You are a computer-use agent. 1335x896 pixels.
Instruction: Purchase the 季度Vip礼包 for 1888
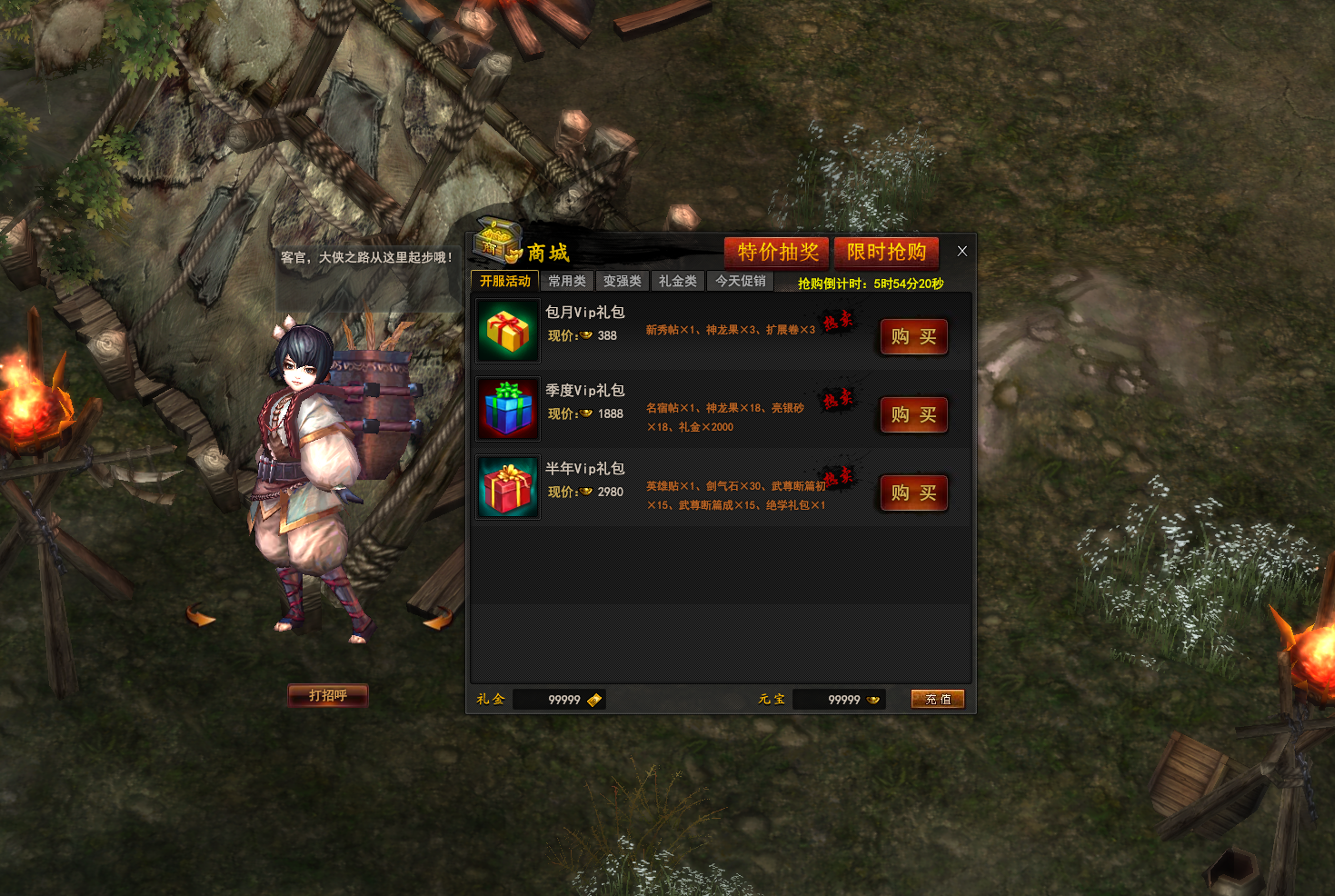point(913,415)
